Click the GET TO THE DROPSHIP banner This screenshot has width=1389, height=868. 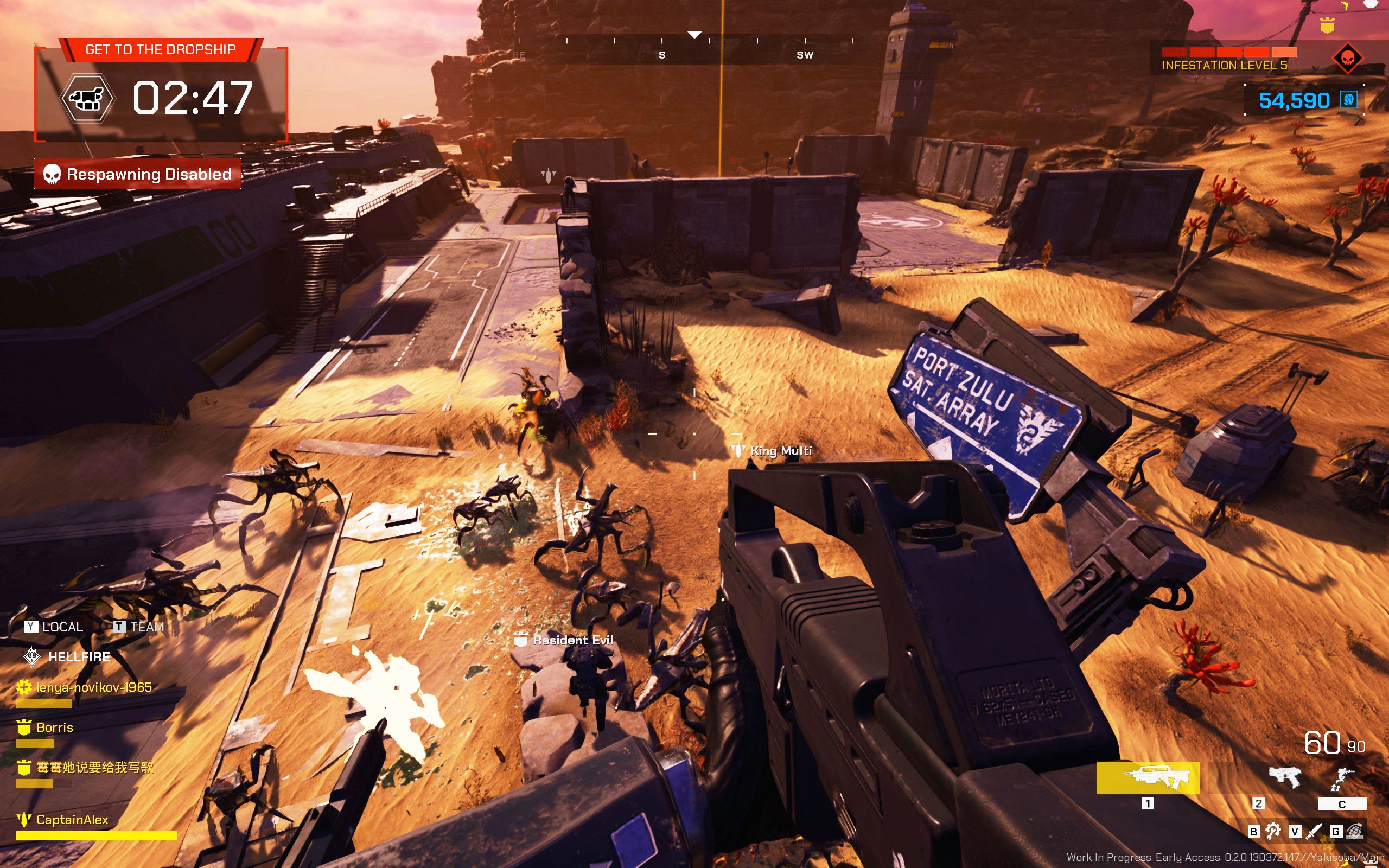(x=161, y=49)
